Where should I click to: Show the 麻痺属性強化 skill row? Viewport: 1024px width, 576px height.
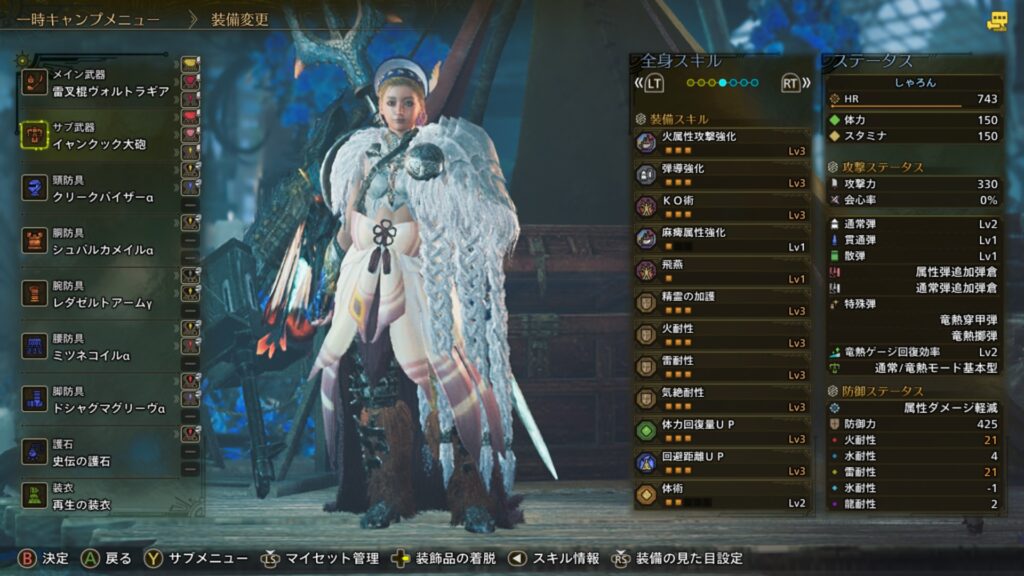pos(721,239)
